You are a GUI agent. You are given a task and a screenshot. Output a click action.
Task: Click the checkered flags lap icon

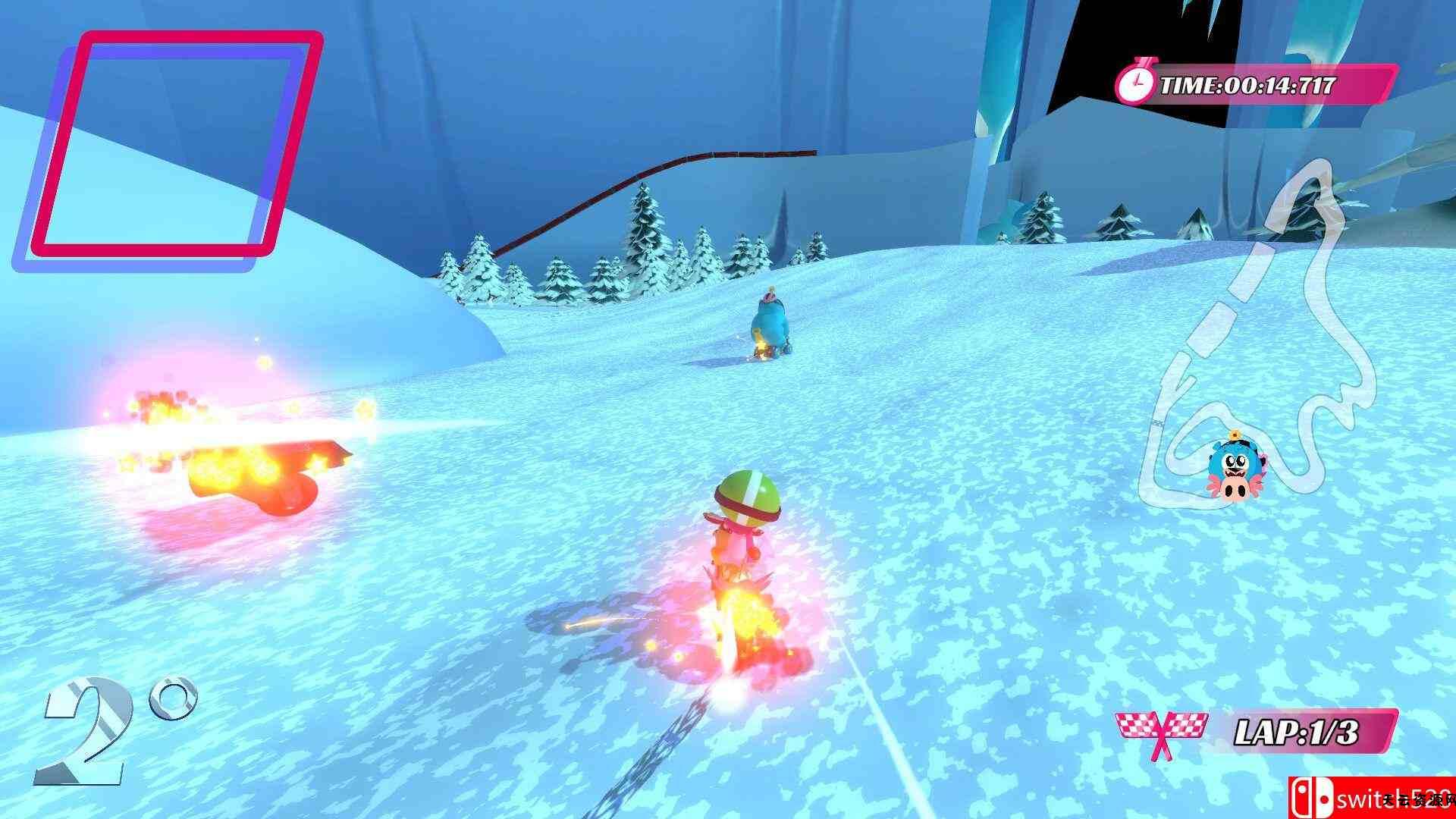pyautogui.click(x=1160, y=733)
